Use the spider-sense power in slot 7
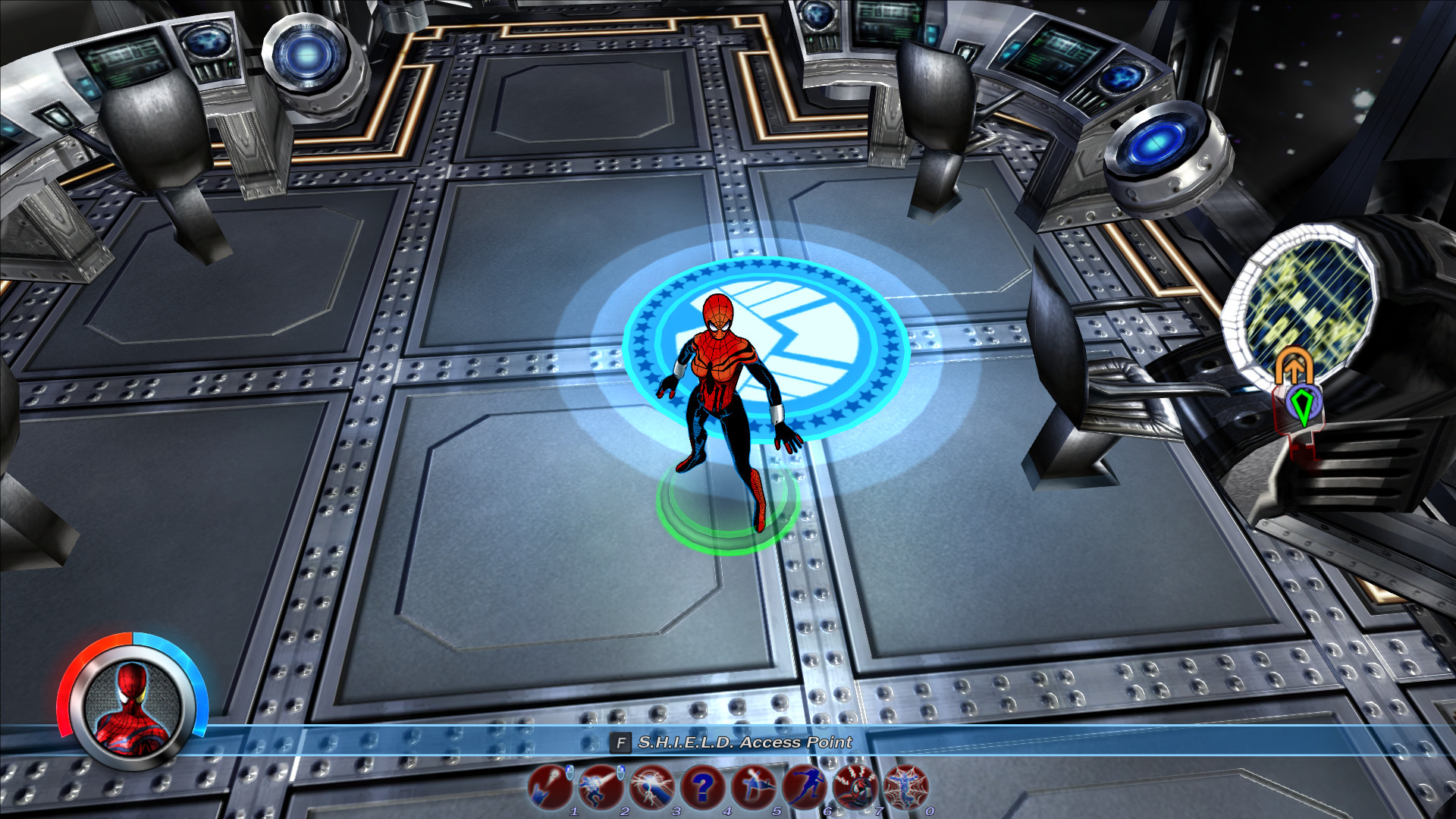Image resolution: width=1456 pixels, height=819 pixels. (855, 787)
